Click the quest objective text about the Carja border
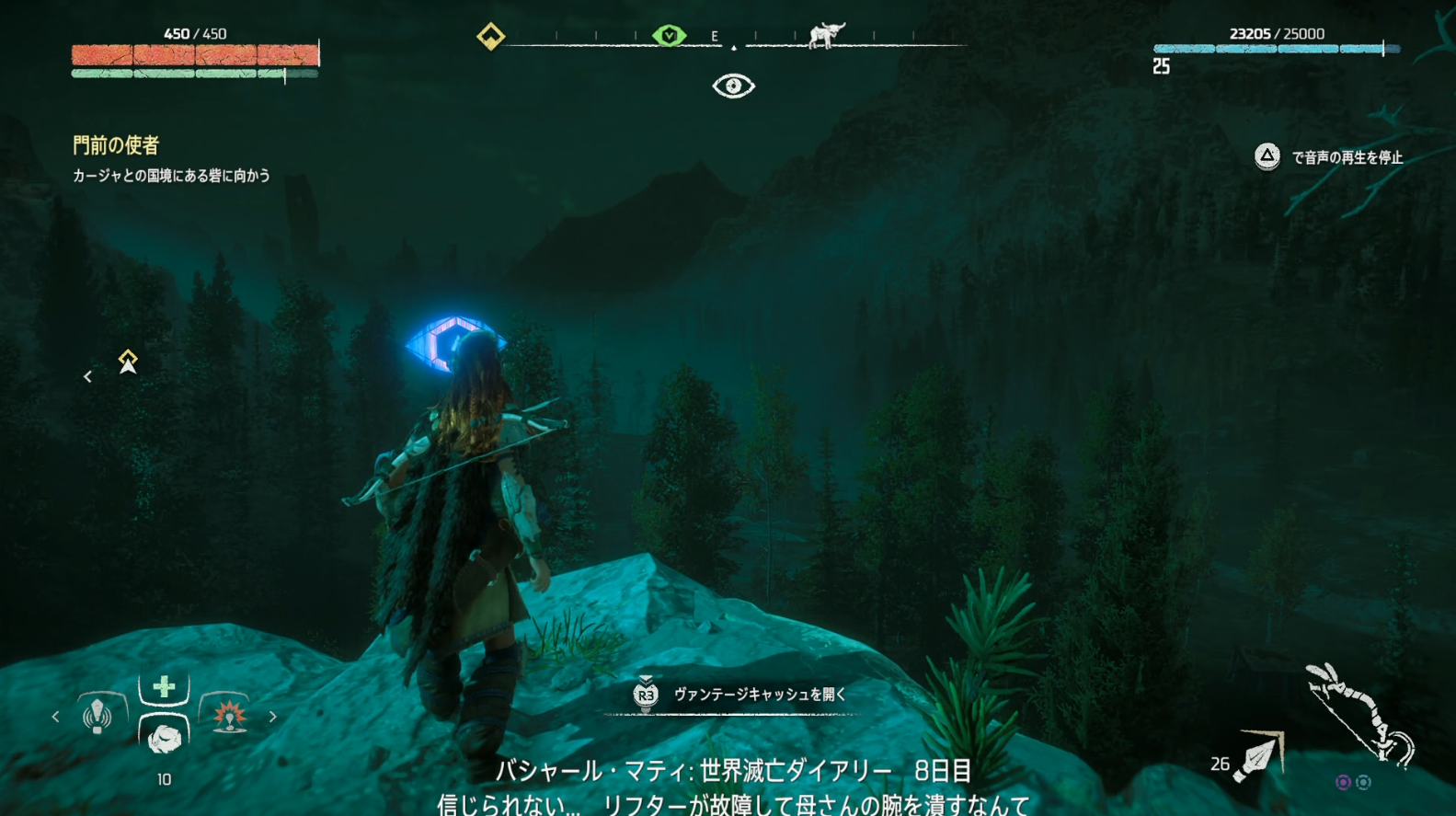Image resolution: width=1456 pixels, height=816 pixels. pyautogui.click(x=171, y=174)
